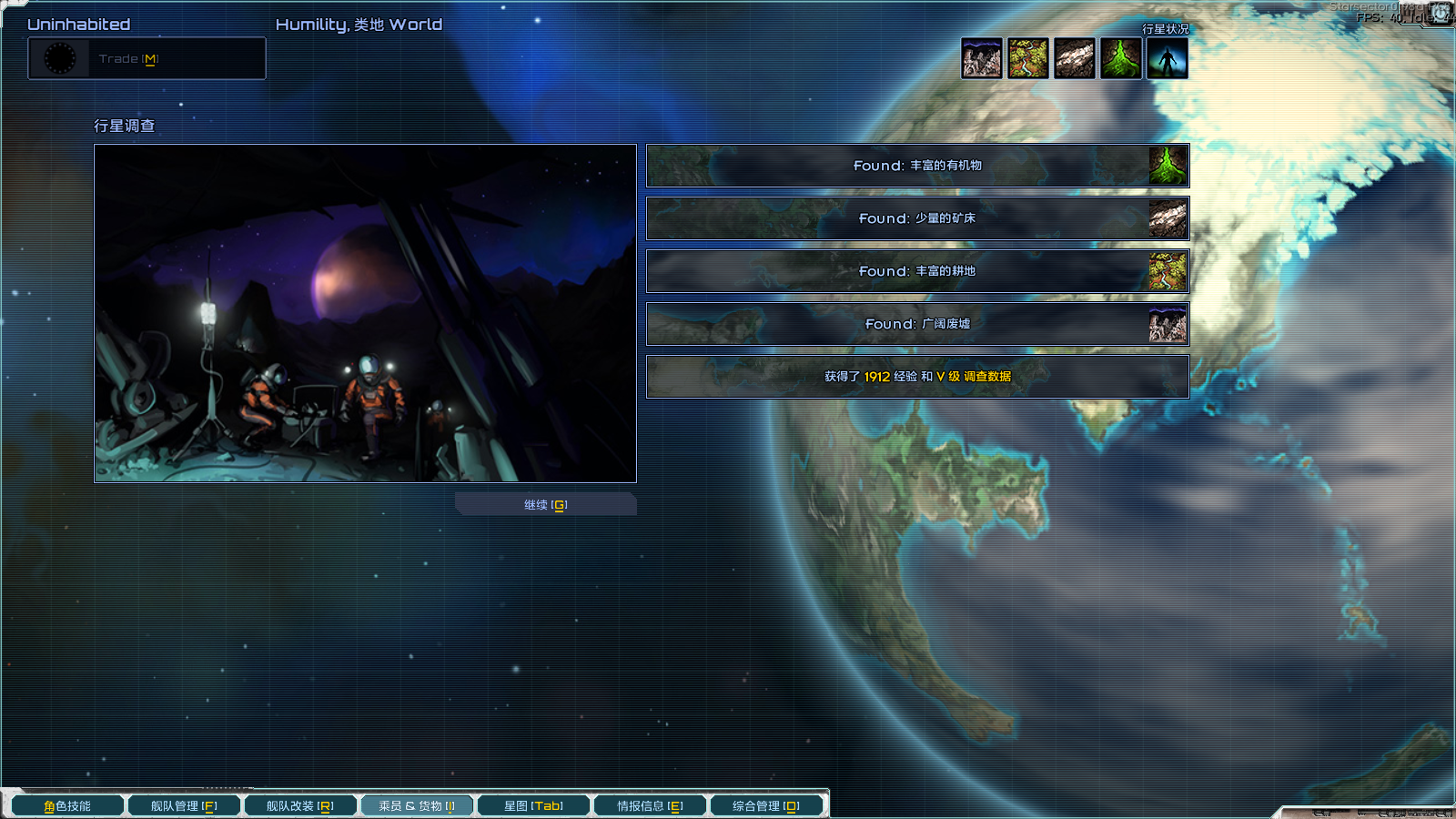Image resolution: width=1456 pixels, height=819 pixels.
Task: Open the 情报信息 intel tab
Action: (x=650, y=806)
